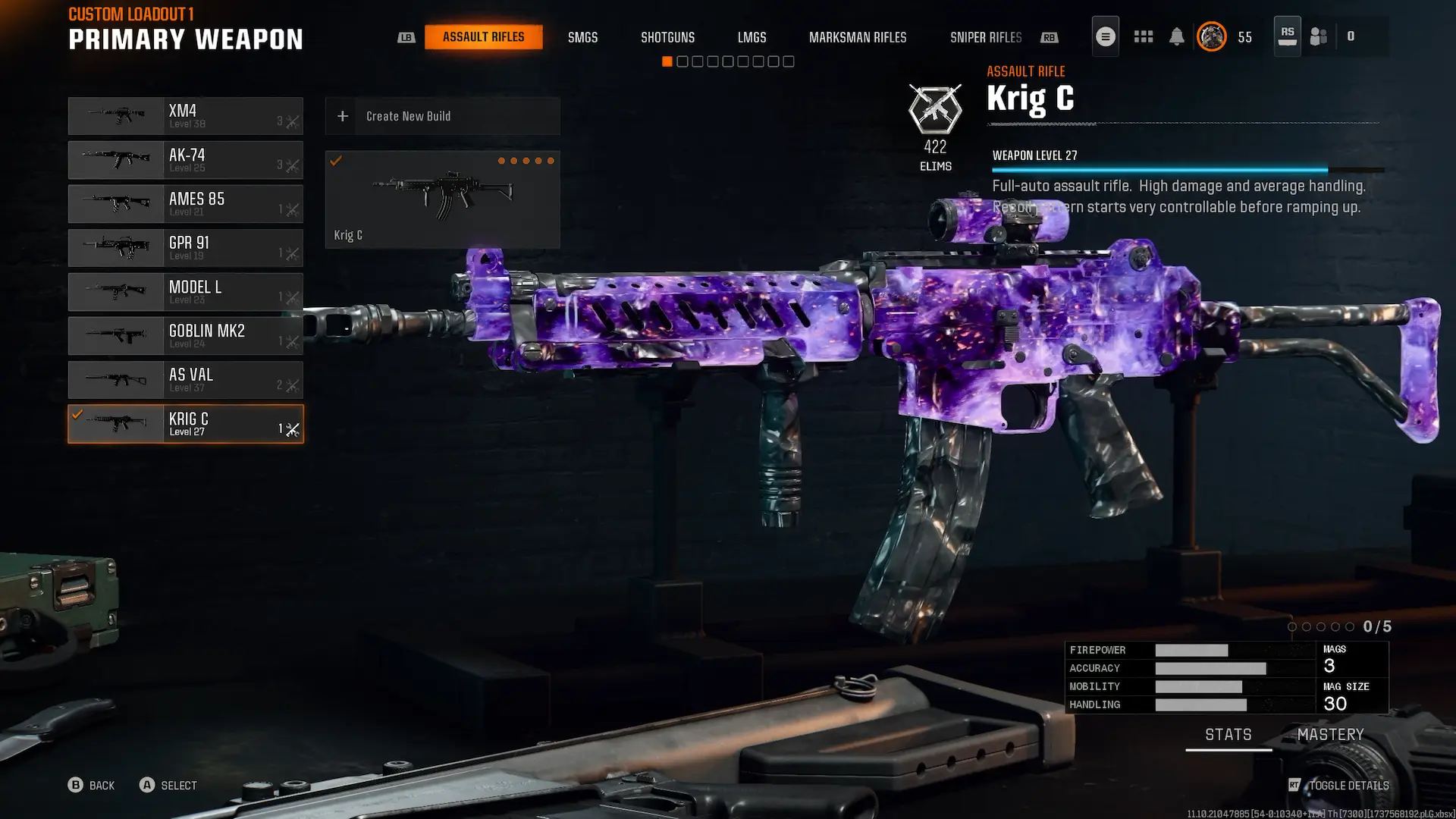The image size is (1456, 819).
Task: Open the SMGs weapon category
Action: (582, 37)
